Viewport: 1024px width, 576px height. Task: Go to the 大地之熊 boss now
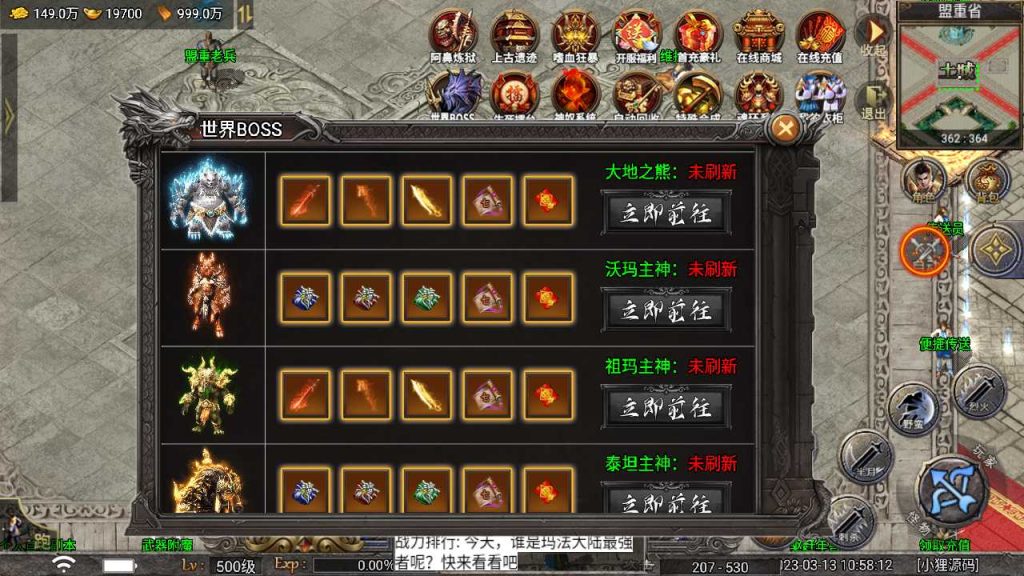pos(665,213)
